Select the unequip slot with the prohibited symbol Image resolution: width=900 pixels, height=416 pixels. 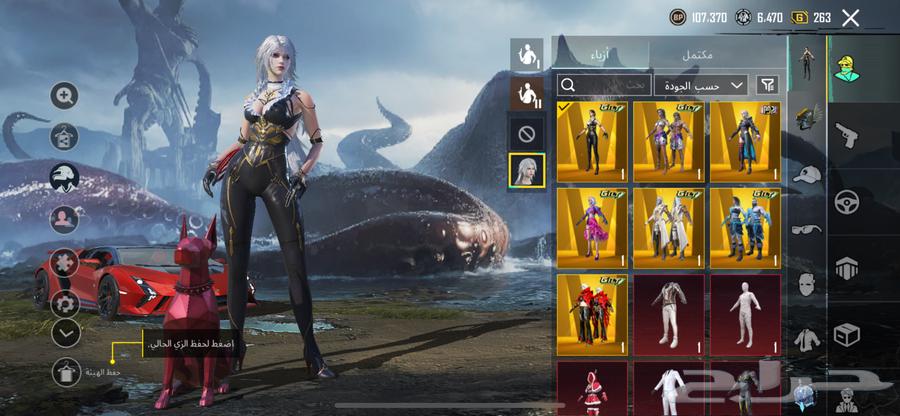pyautogui.click(x=527, y=132)
